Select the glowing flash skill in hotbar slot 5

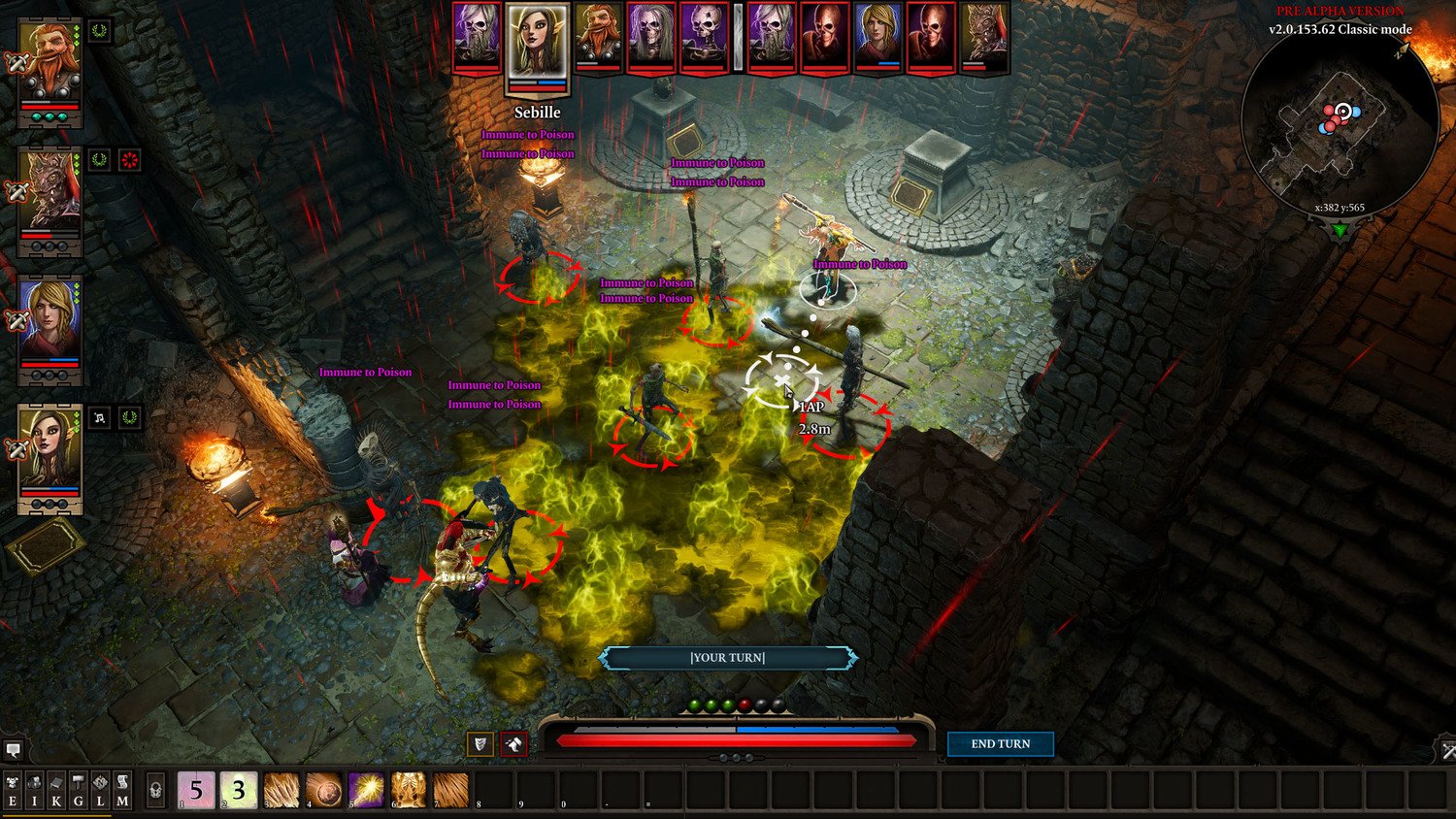366,790
